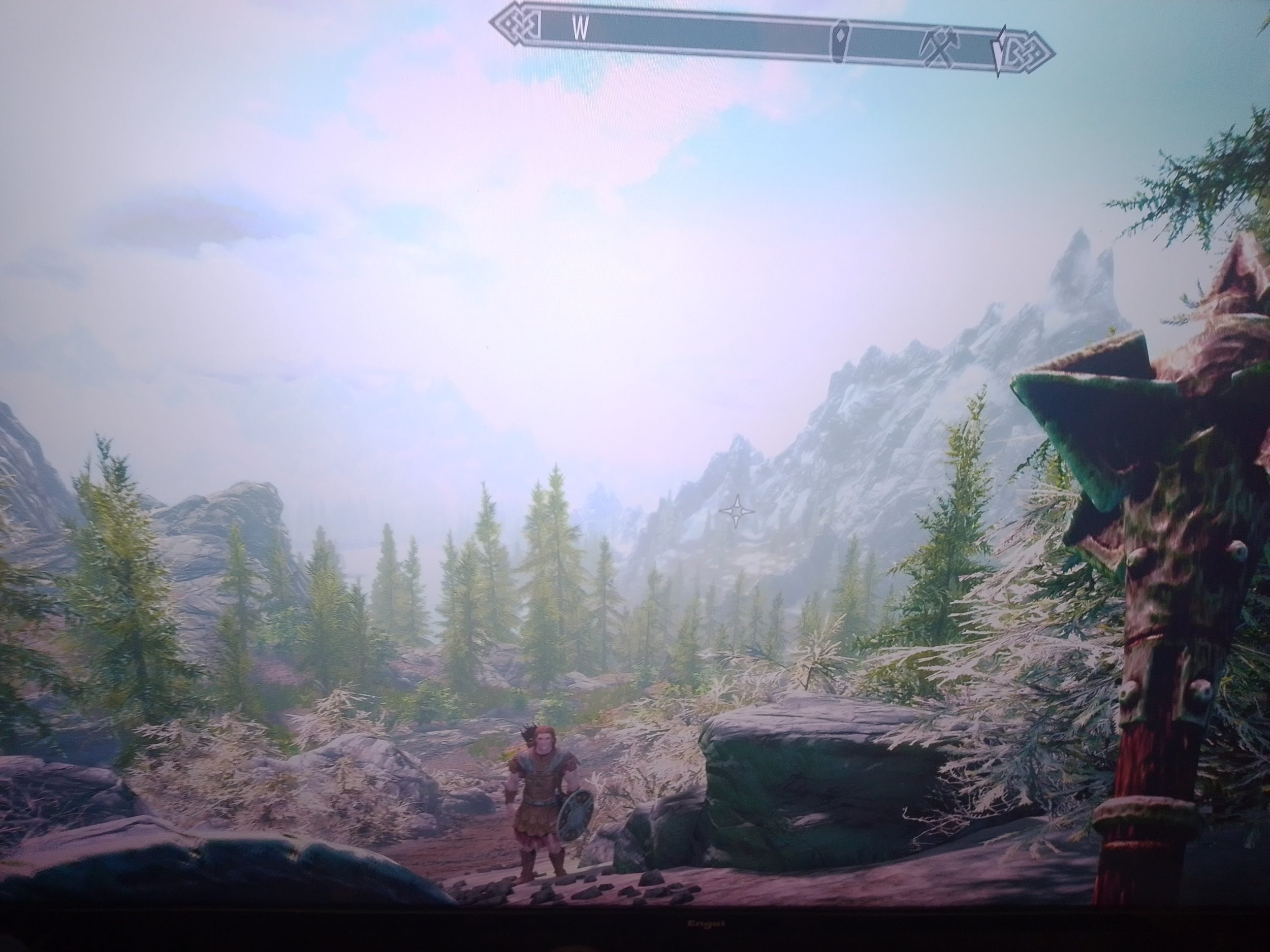Select the standing stone marker on the compass

pyautogui.click(x=841, y=40)
